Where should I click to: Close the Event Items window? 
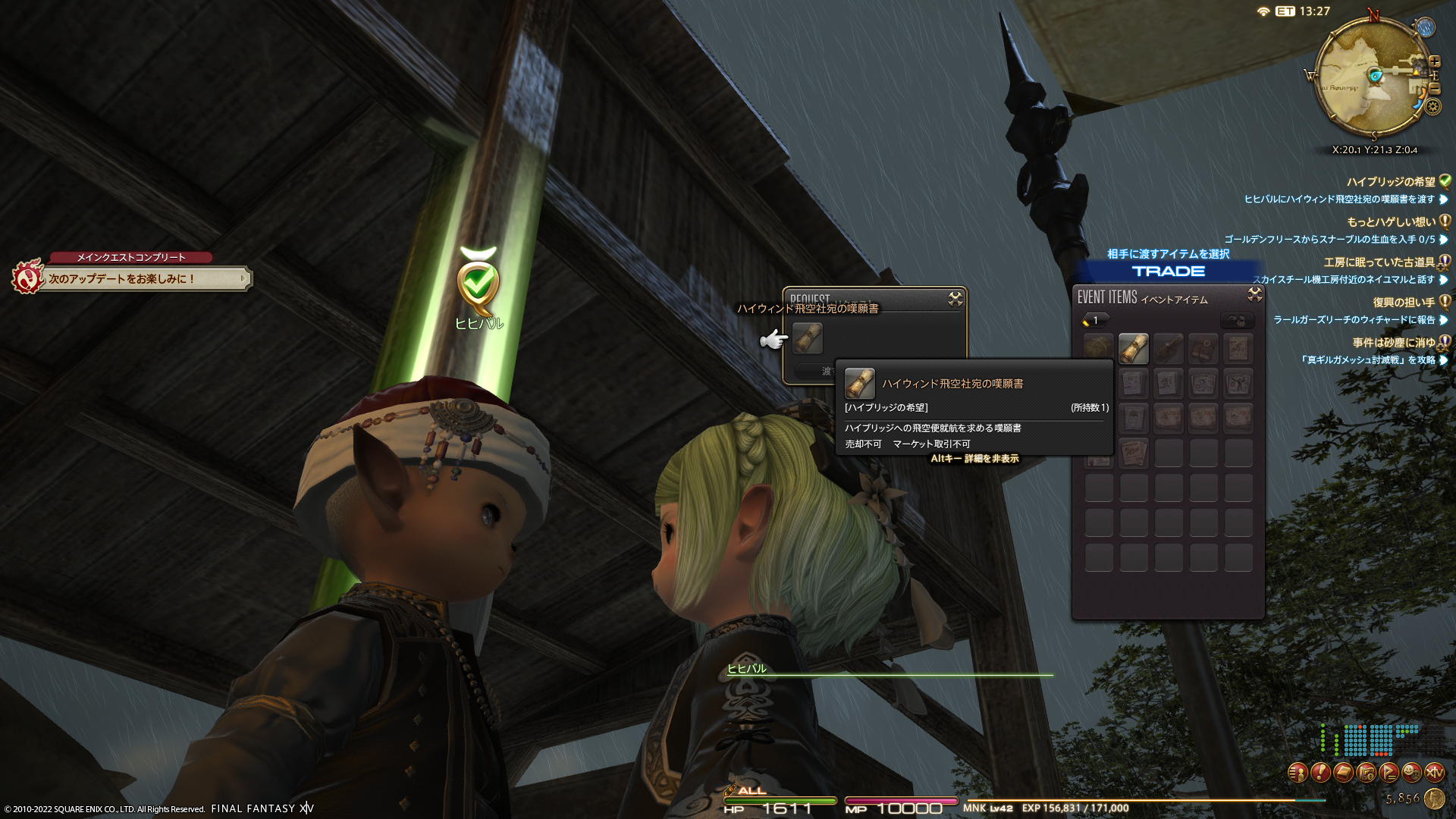pos(1255,294)
